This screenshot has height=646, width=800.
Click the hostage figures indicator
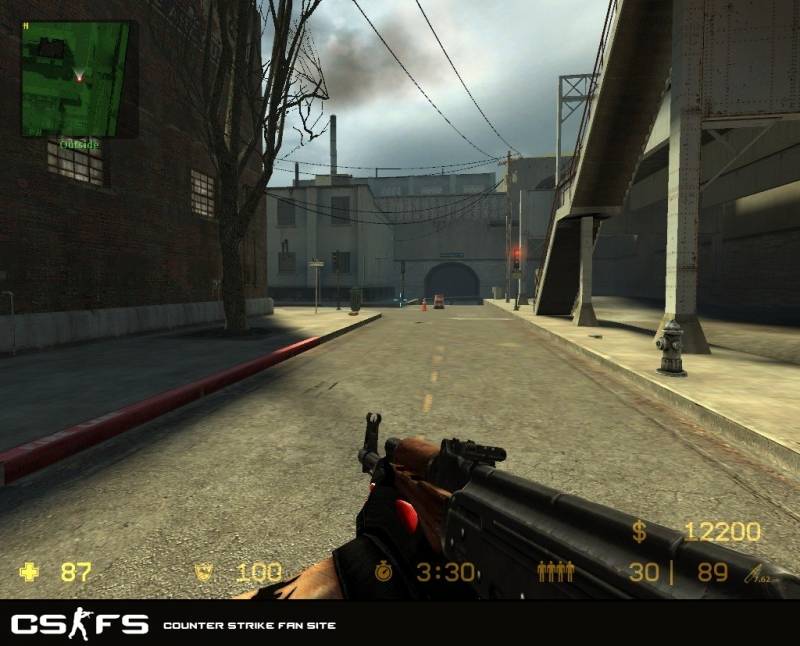coord(555,572)
